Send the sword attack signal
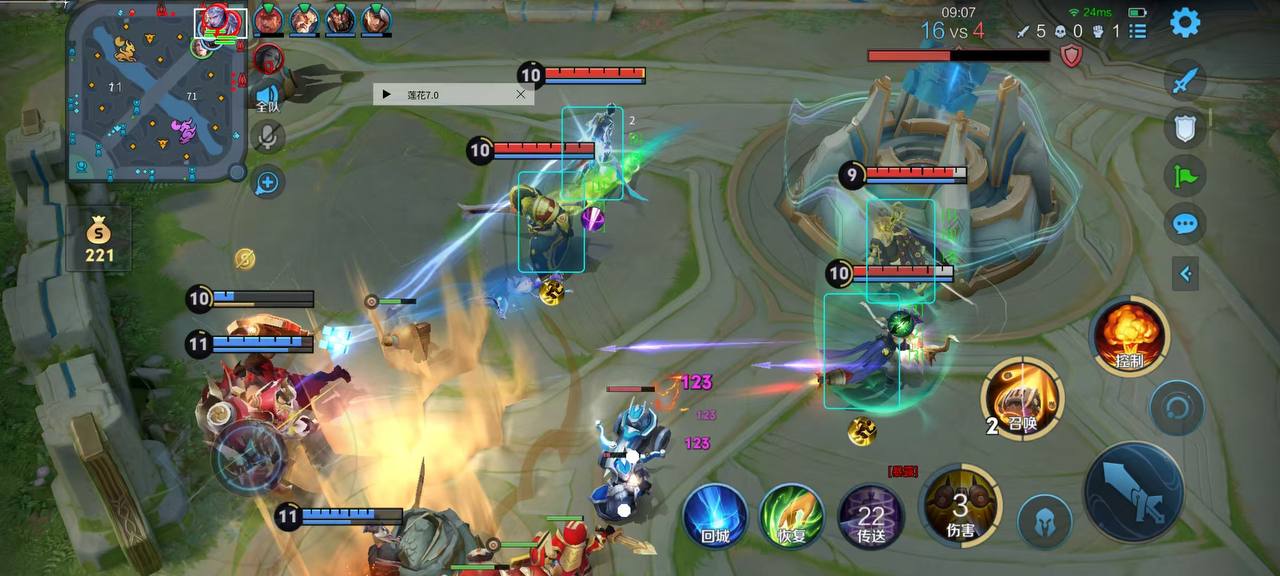 pyautogui.click(x=1185, y=79)
